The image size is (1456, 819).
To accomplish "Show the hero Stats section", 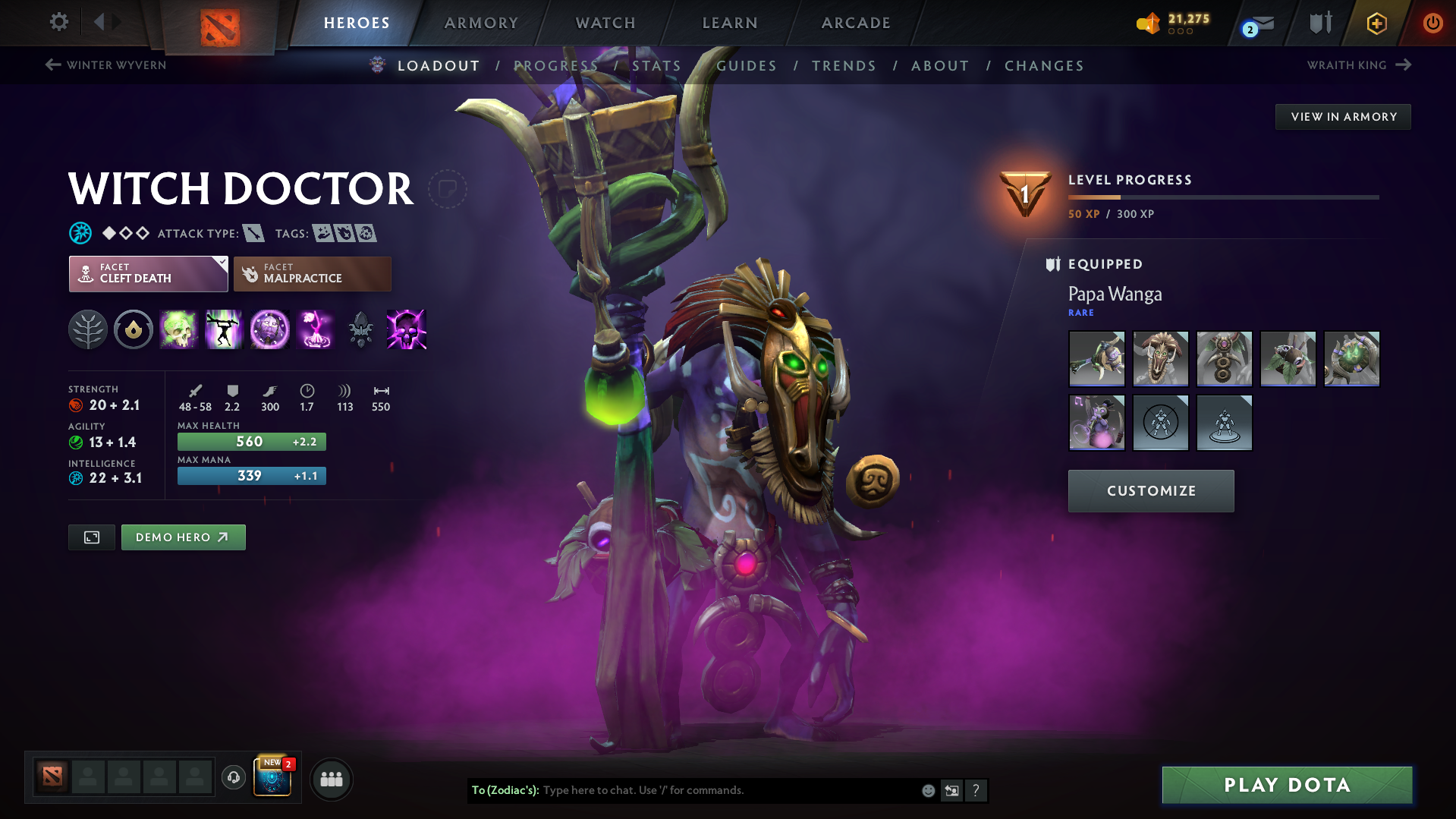I will 656,66.
